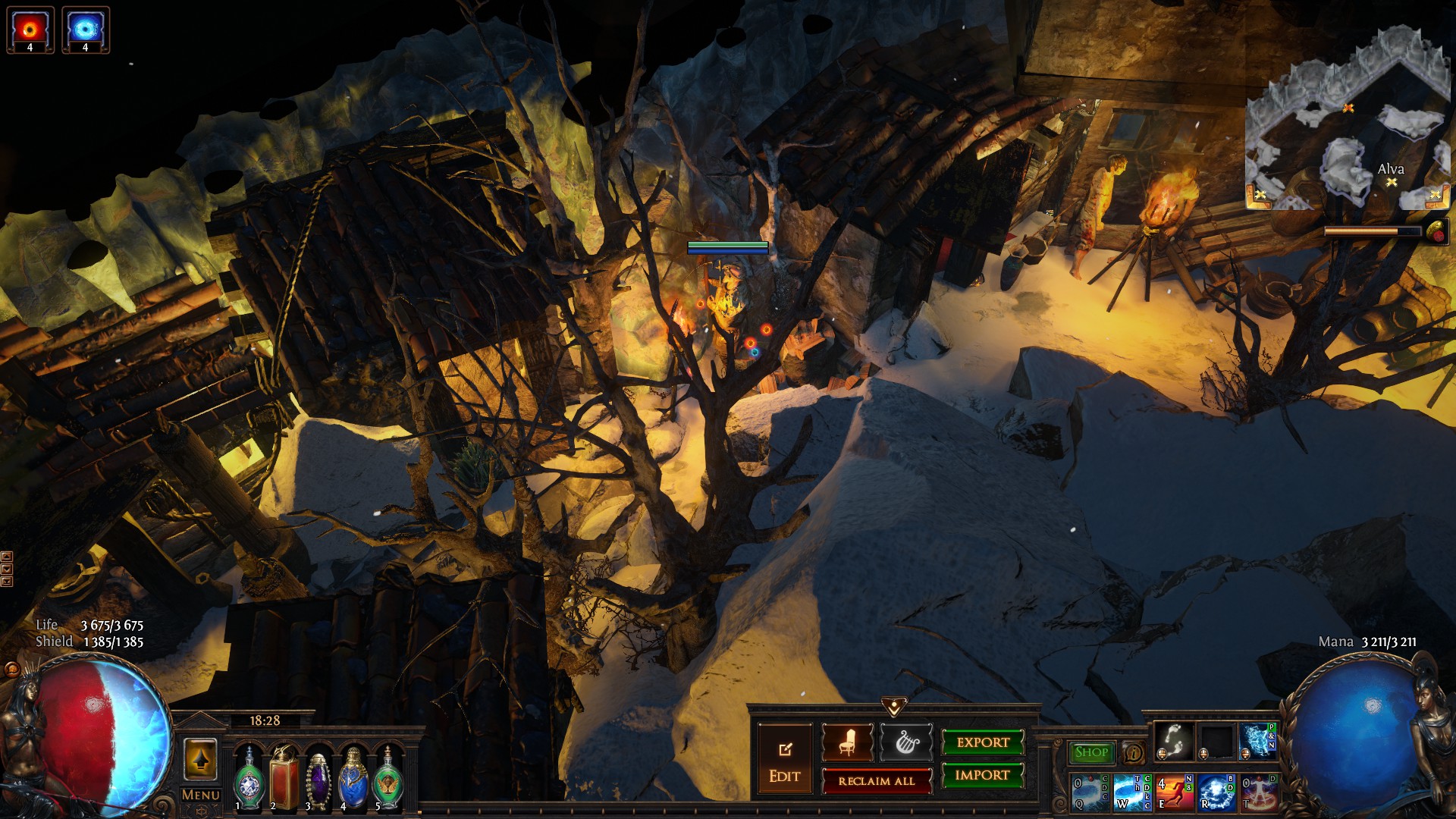This screenshot has width=1456, height=819.
Task: Click Reclaim All decorations
Action: click(877, 780)
